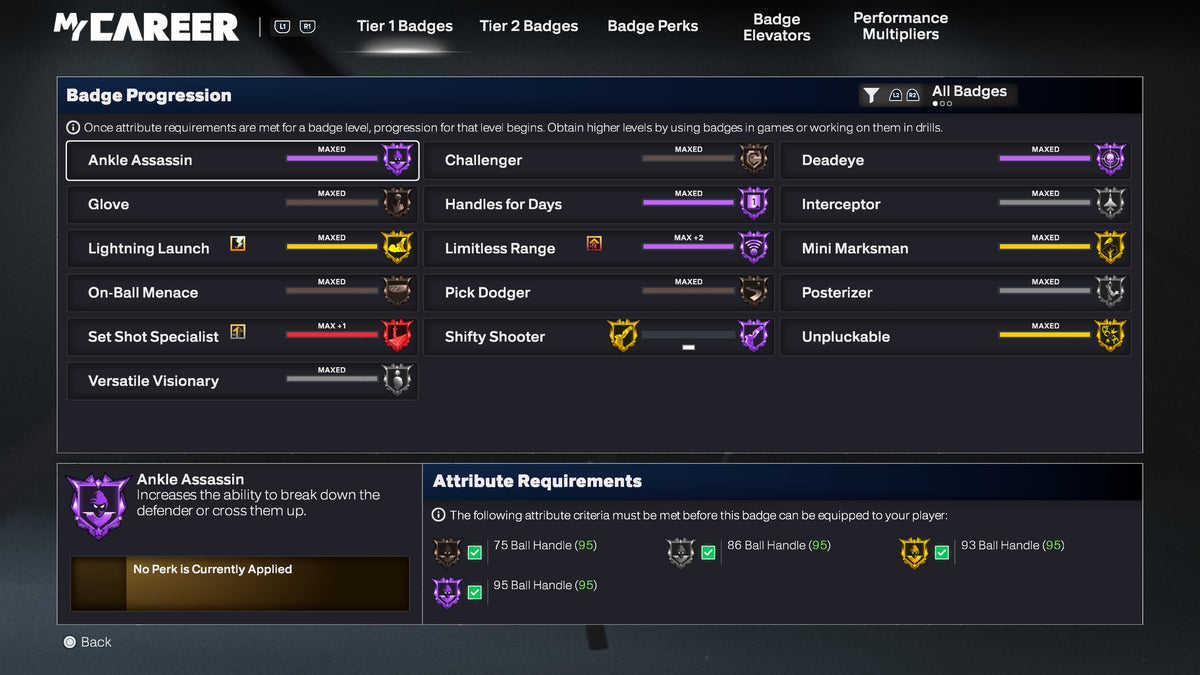Open the Performance Multipliers tab
This screenshot has height=675, width=1200.
(900, 26)
